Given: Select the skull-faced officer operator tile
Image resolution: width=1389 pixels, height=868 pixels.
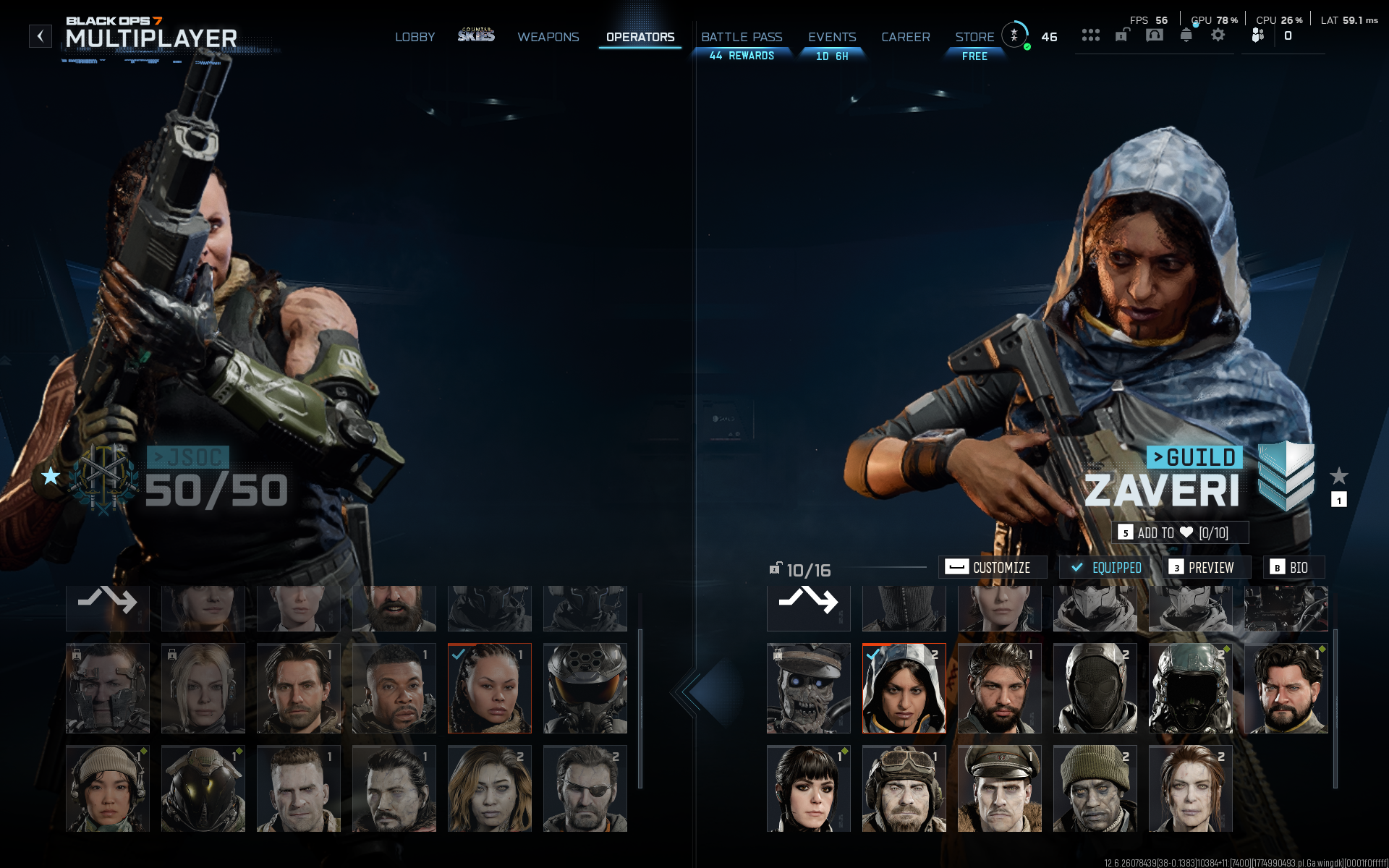Looking at the screenshot, I should coord(808,688).
